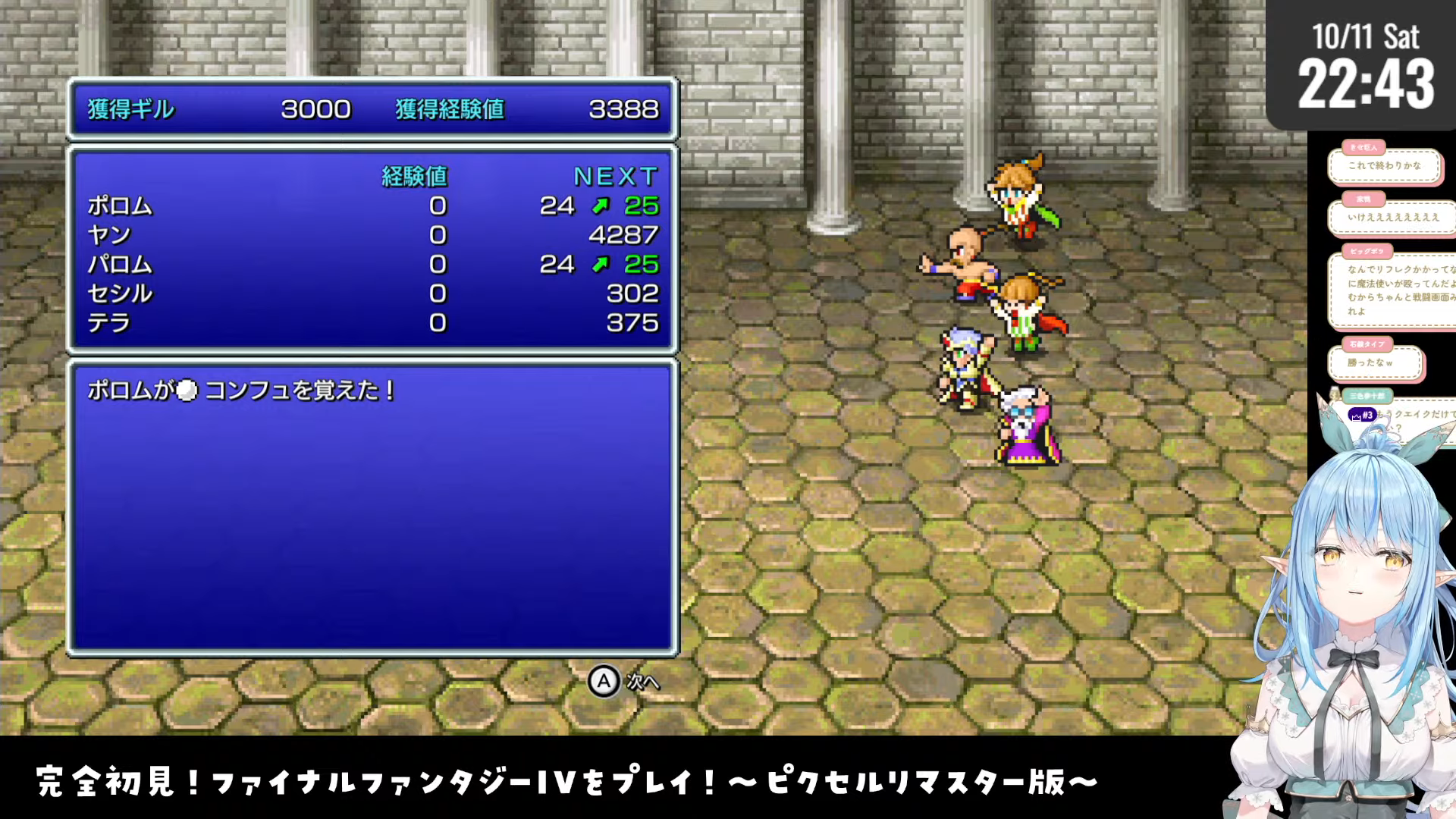Image resolution: width=1456 pixels, height=819 pixels.
Task: Select the ヤン experience row
Action: pos(372,235)
